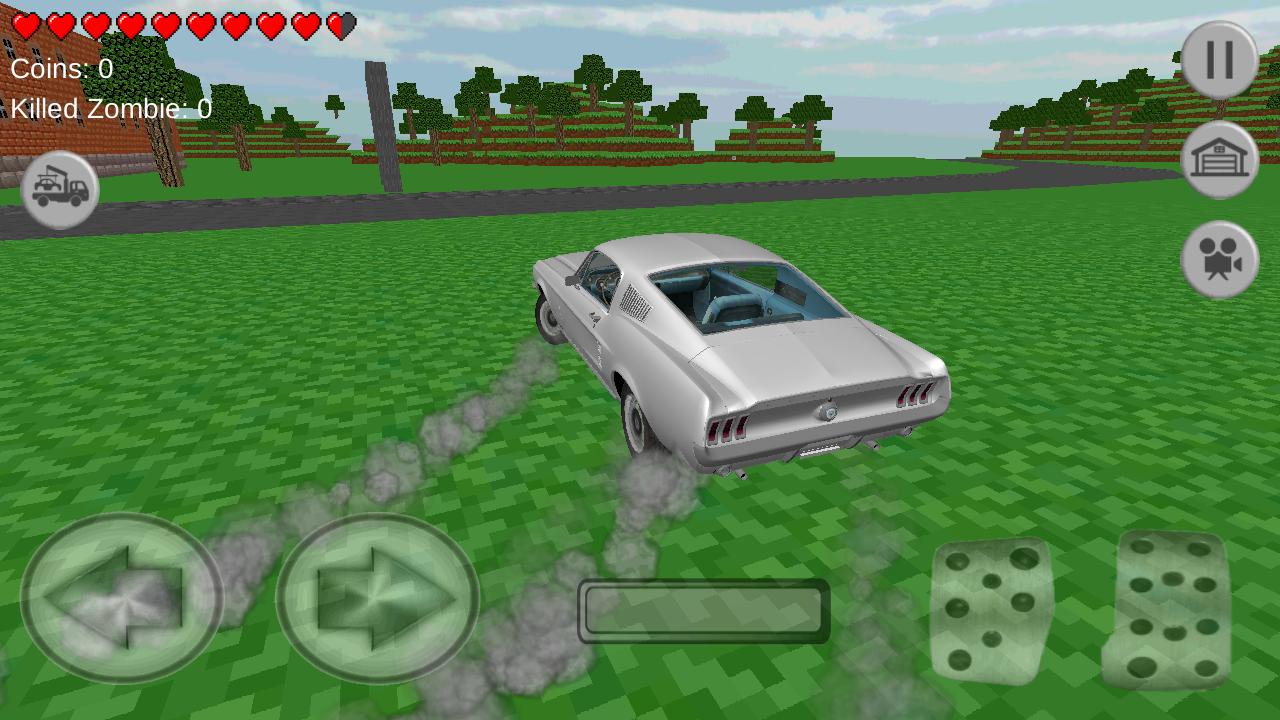The height and width of the screenshot is (720, 1280).
Task: Tap the garage door icon
Action: pyautogui.click(x=1218, y=160)
